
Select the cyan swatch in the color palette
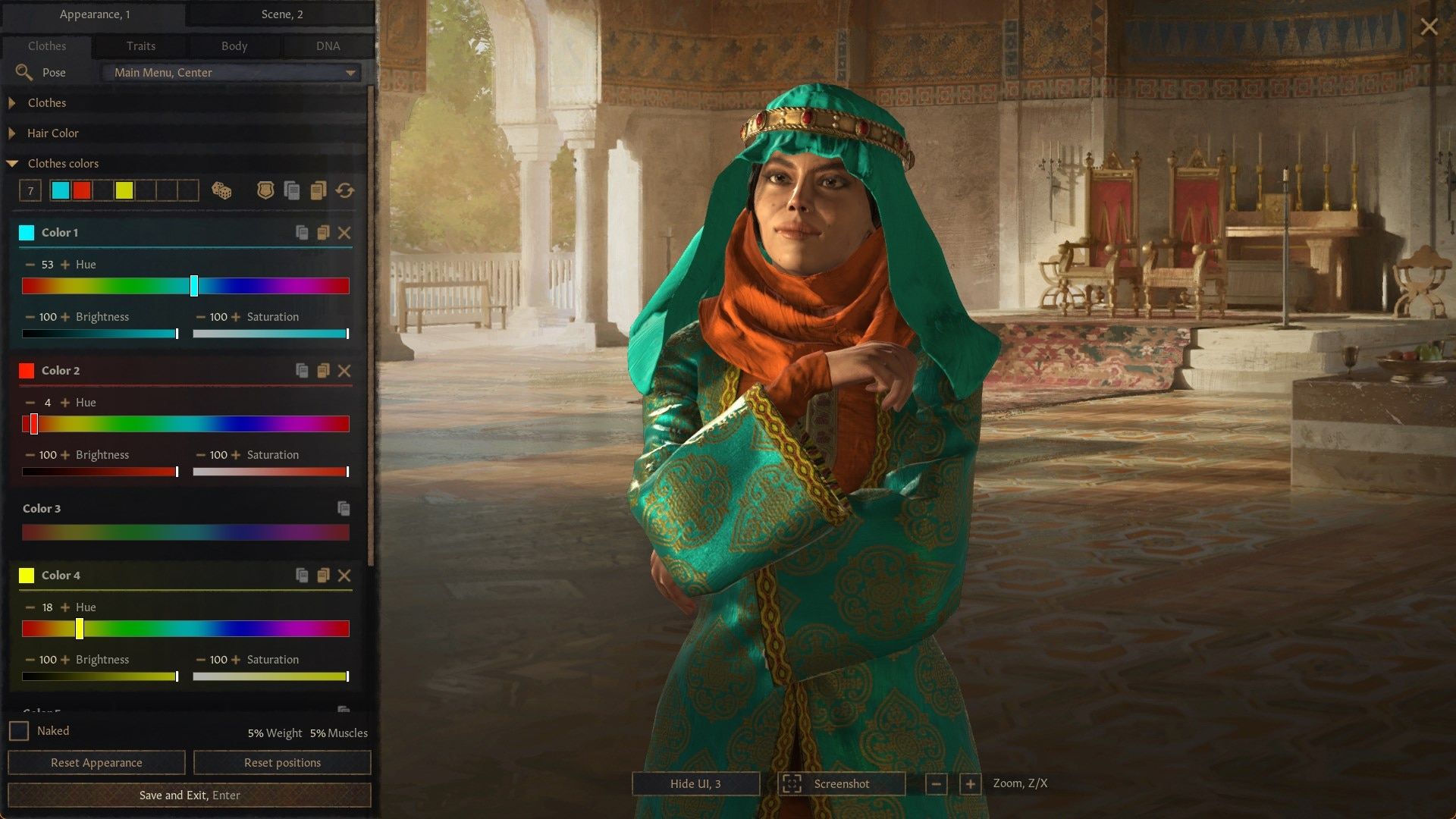(60, 191)
